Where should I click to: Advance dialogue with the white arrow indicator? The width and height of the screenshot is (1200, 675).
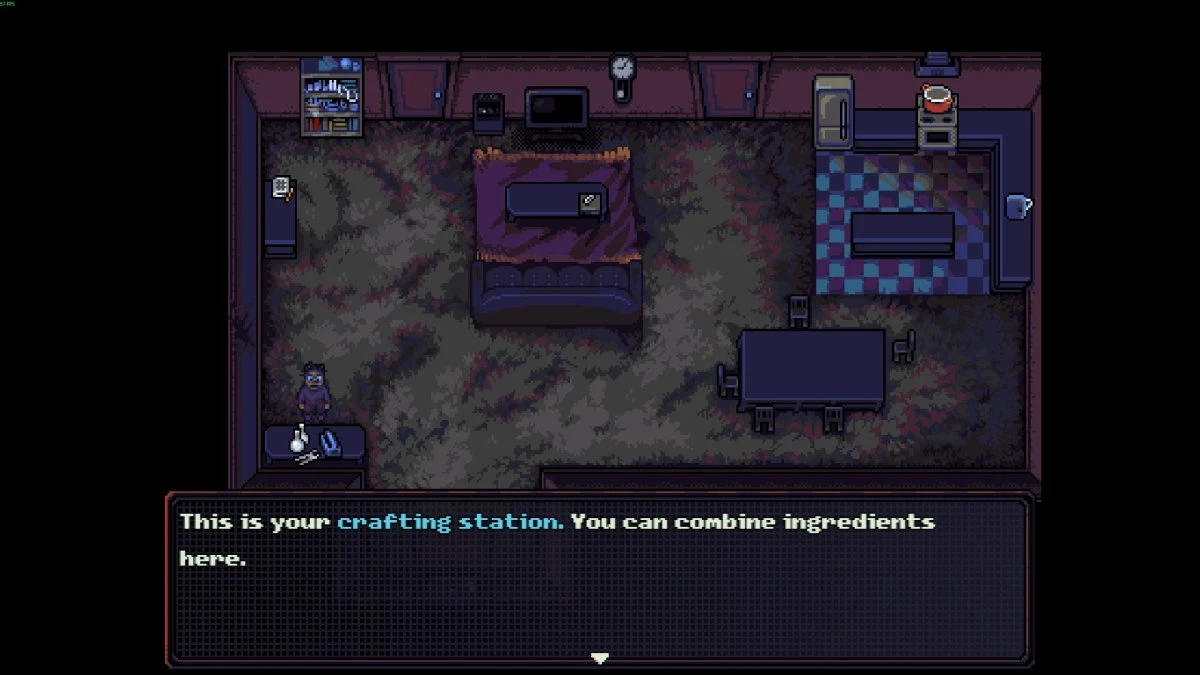click(x=599, y=658)
